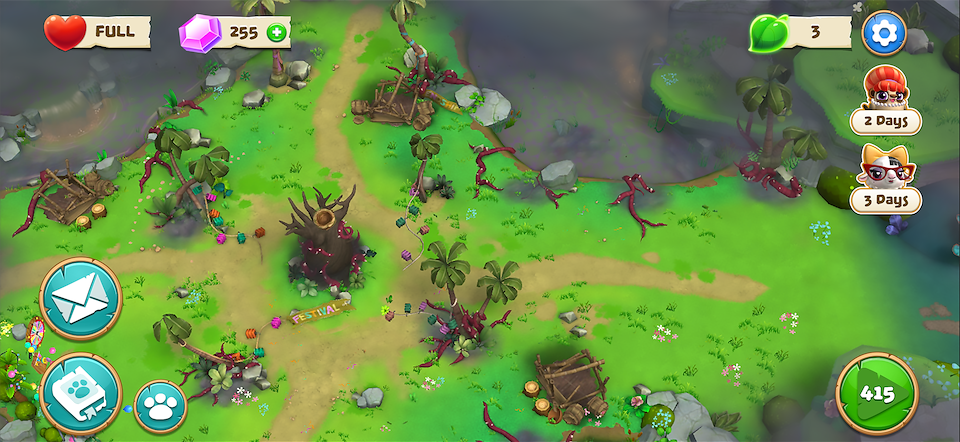The height and width of the screenshot is (442, 960).
Task: Tap the green leaf currency icon
Action: coord(768,33)
